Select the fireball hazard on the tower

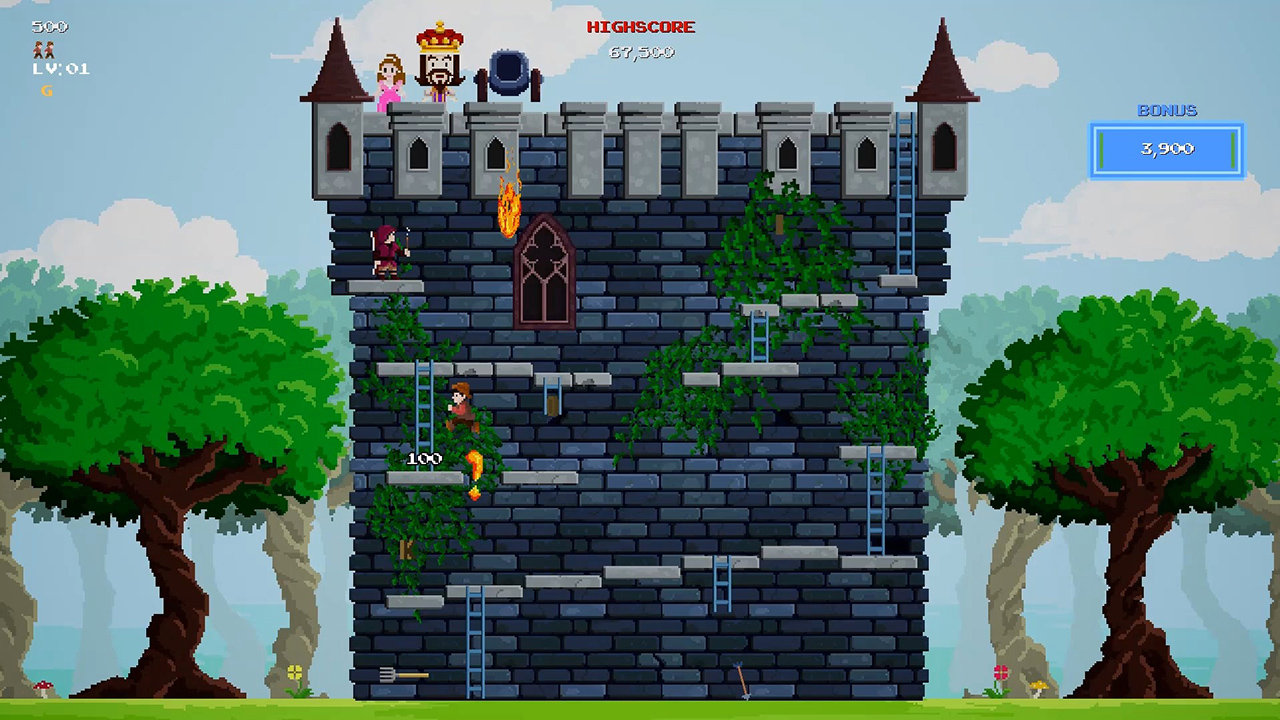click(508, 206)
